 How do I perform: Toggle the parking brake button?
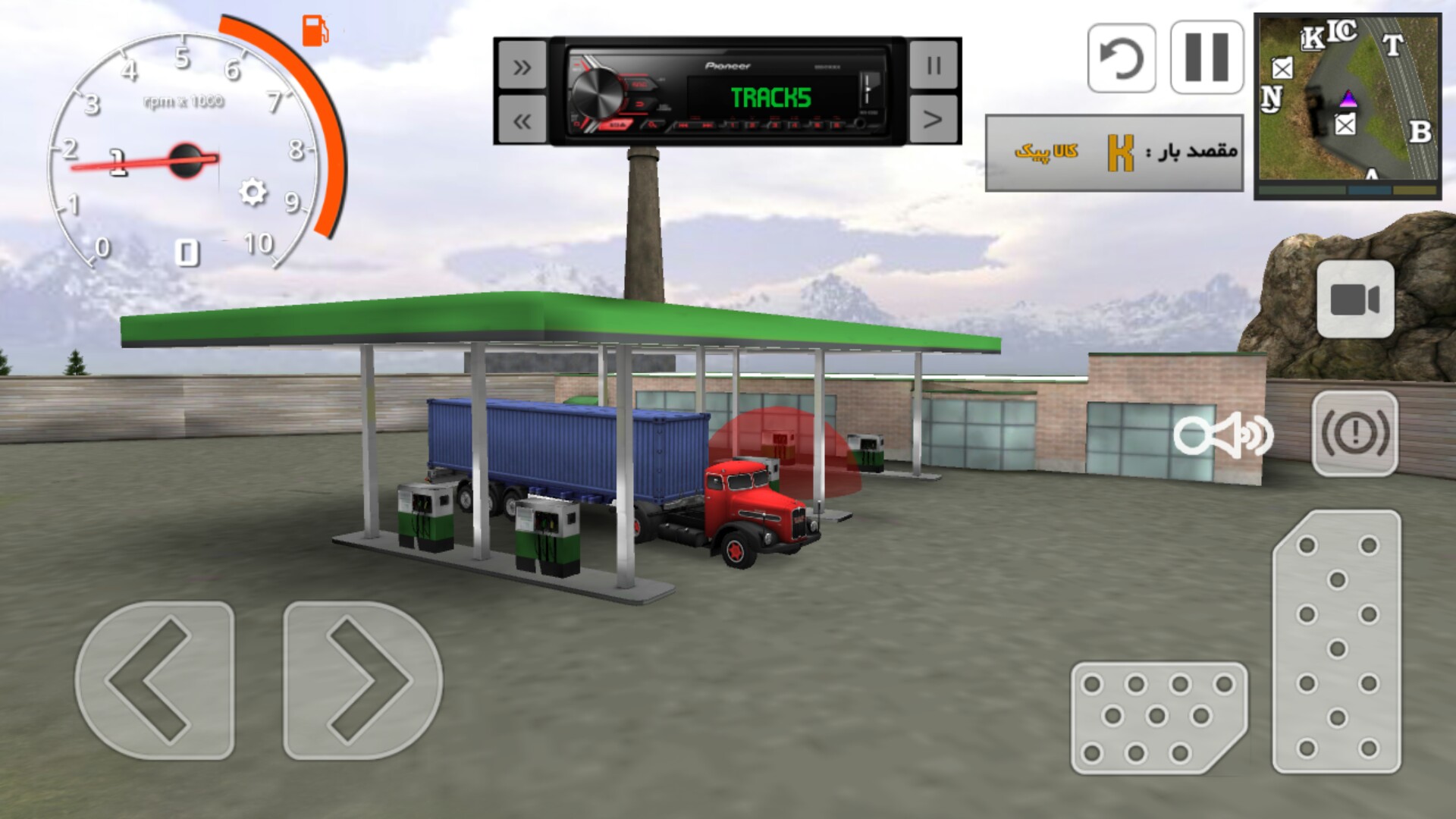click(x=1354, y=434)
